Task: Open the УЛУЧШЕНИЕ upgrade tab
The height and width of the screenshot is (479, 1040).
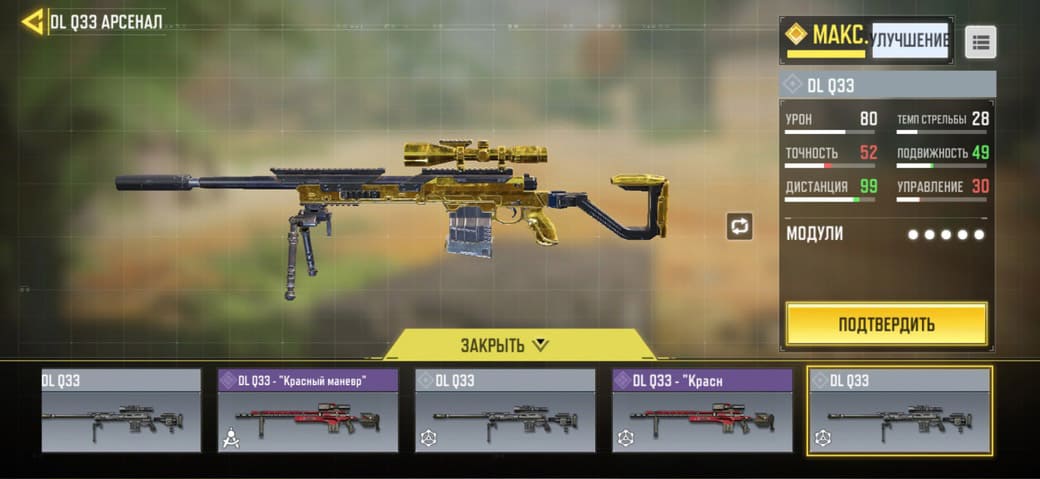Action: (909, 40)
